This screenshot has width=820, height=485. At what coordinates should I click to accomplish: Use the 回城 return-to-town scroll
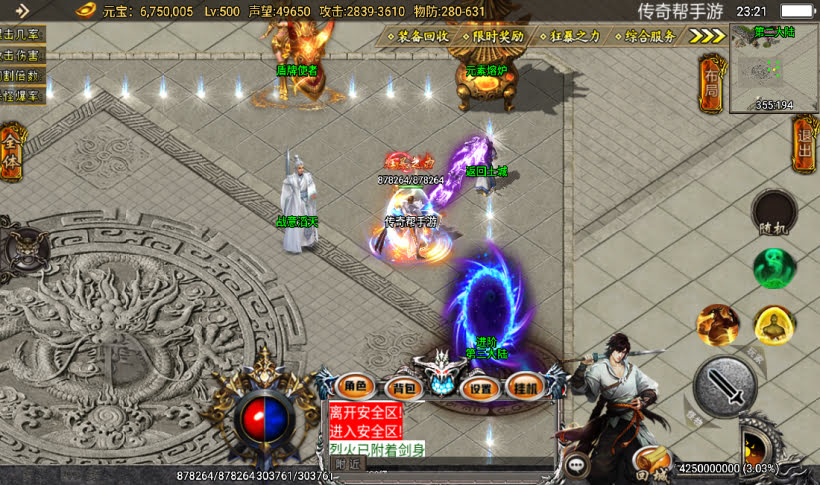(x=652, y=461)
